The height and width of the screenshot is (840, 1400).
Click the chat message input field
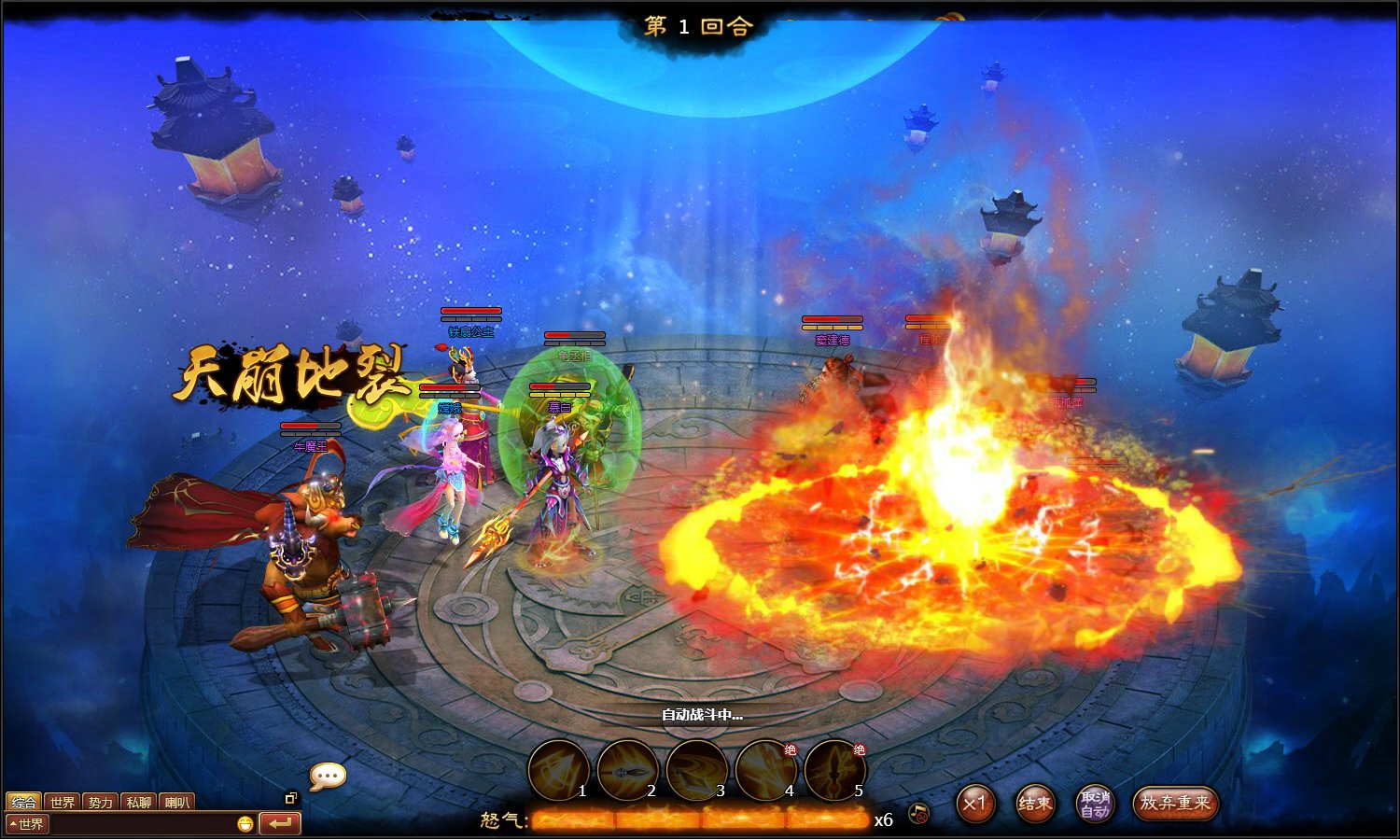click(140, 824)
